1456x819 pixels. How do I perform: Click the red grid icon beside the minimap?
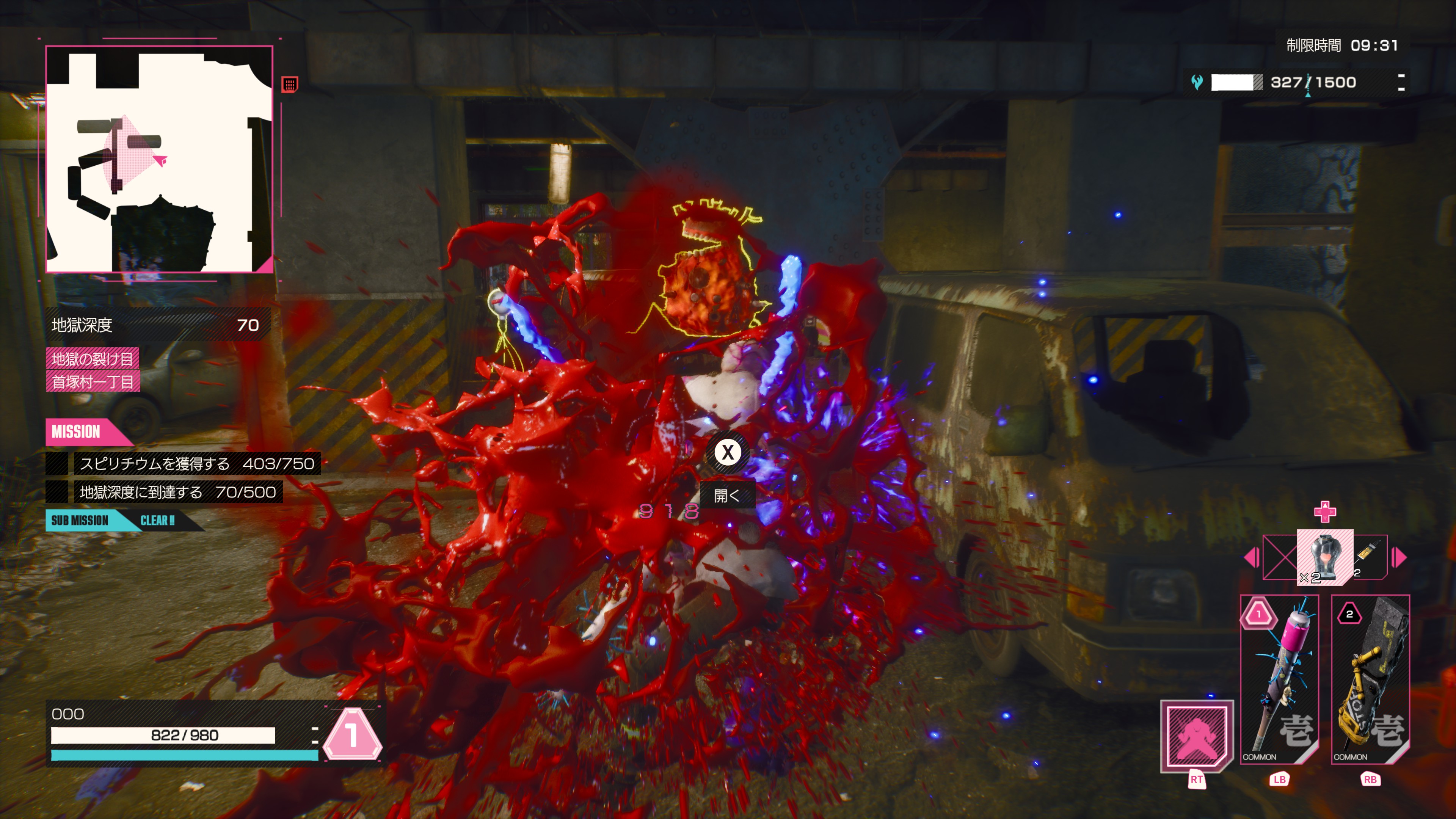point(290,85)
